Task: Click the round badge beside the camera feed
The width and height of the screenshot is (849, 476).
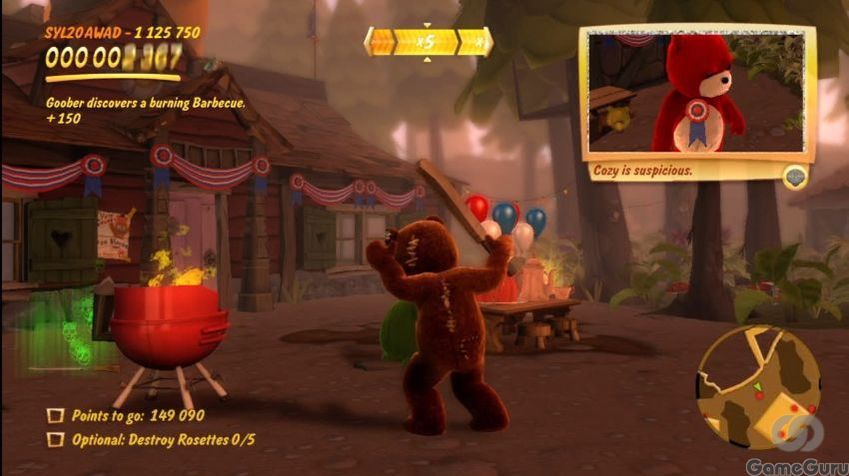Action: (796, 176)
